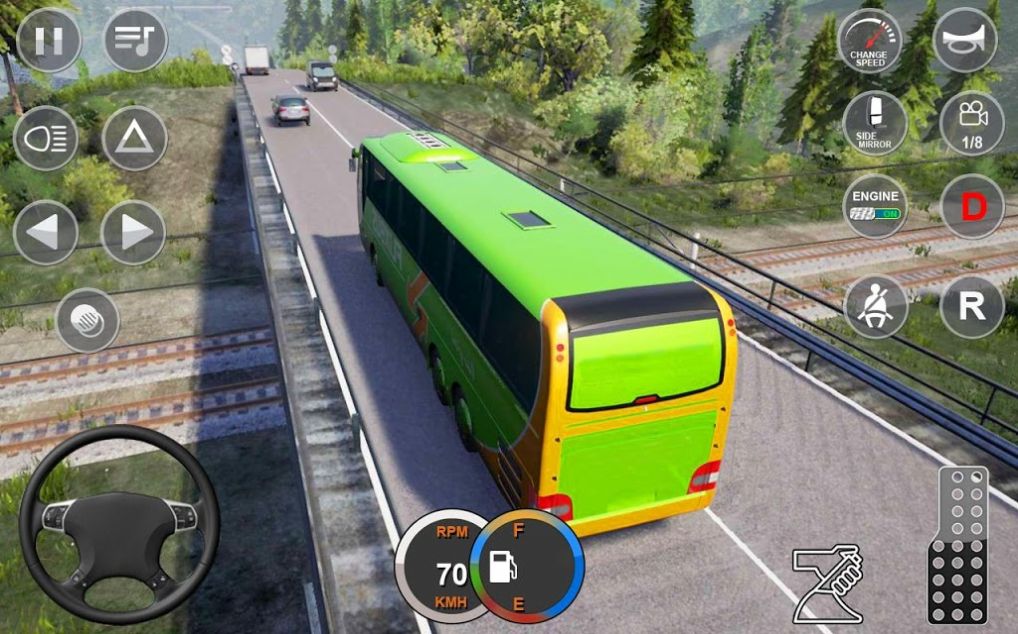Toggle the headlights
The height and width of the screenshot is (634, 1018).
point(46,137)
